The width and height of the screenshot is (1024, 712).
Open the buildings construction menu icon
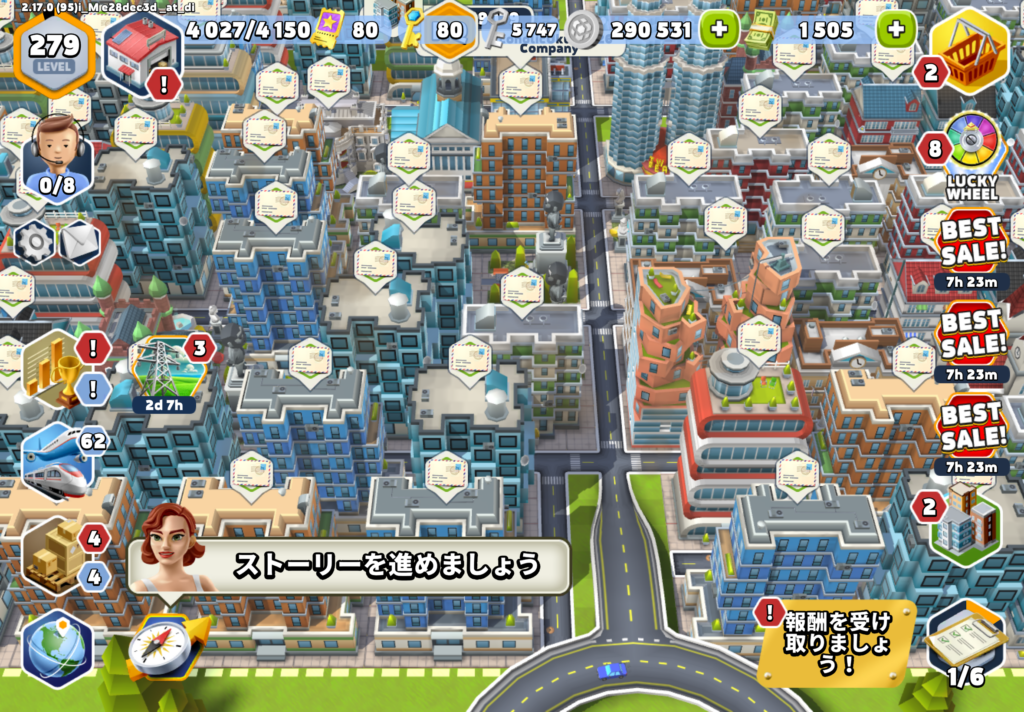[967, 519]
